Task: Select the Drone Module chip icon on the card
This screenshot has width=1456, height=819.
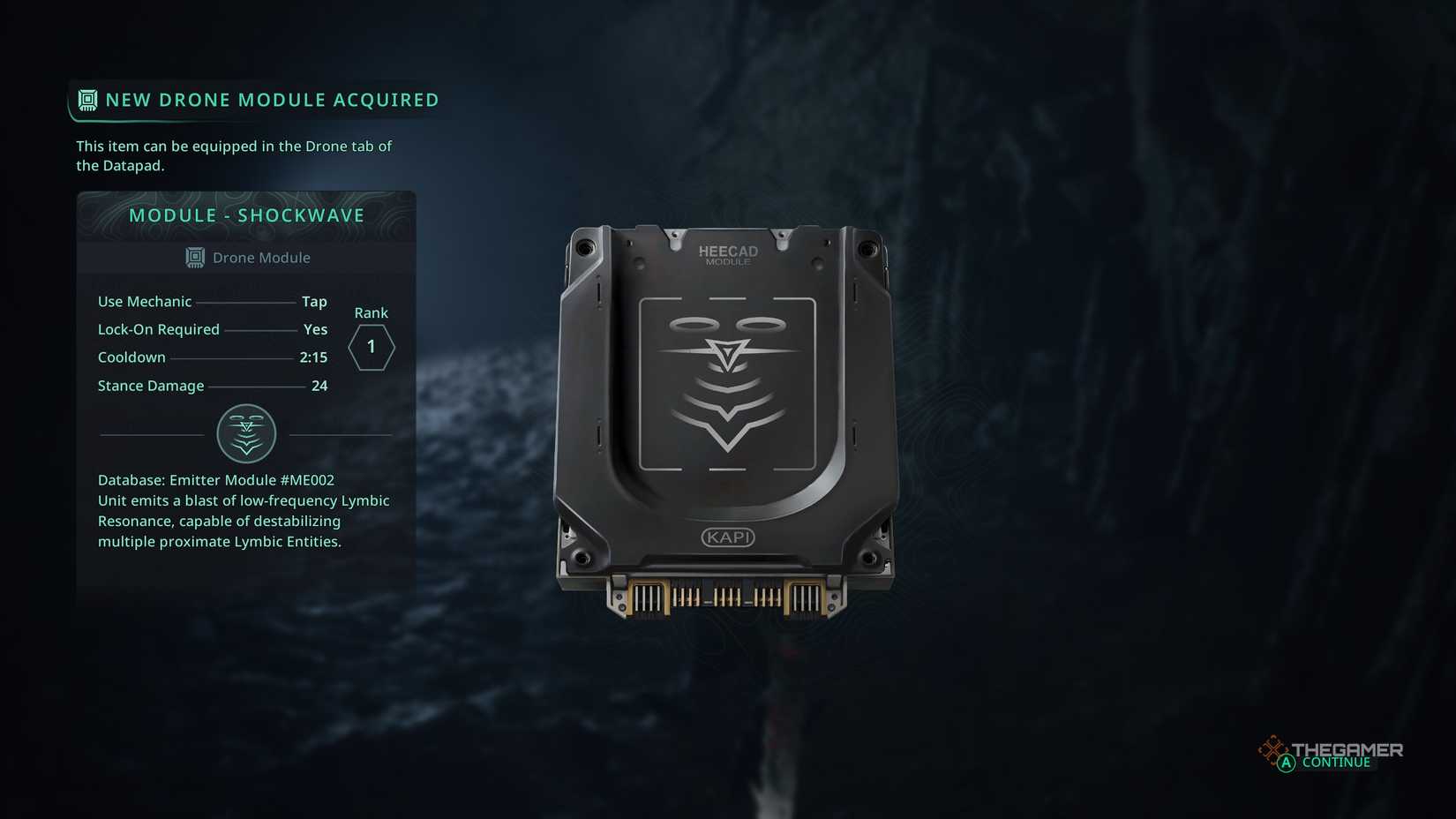Action: [193, 257]
